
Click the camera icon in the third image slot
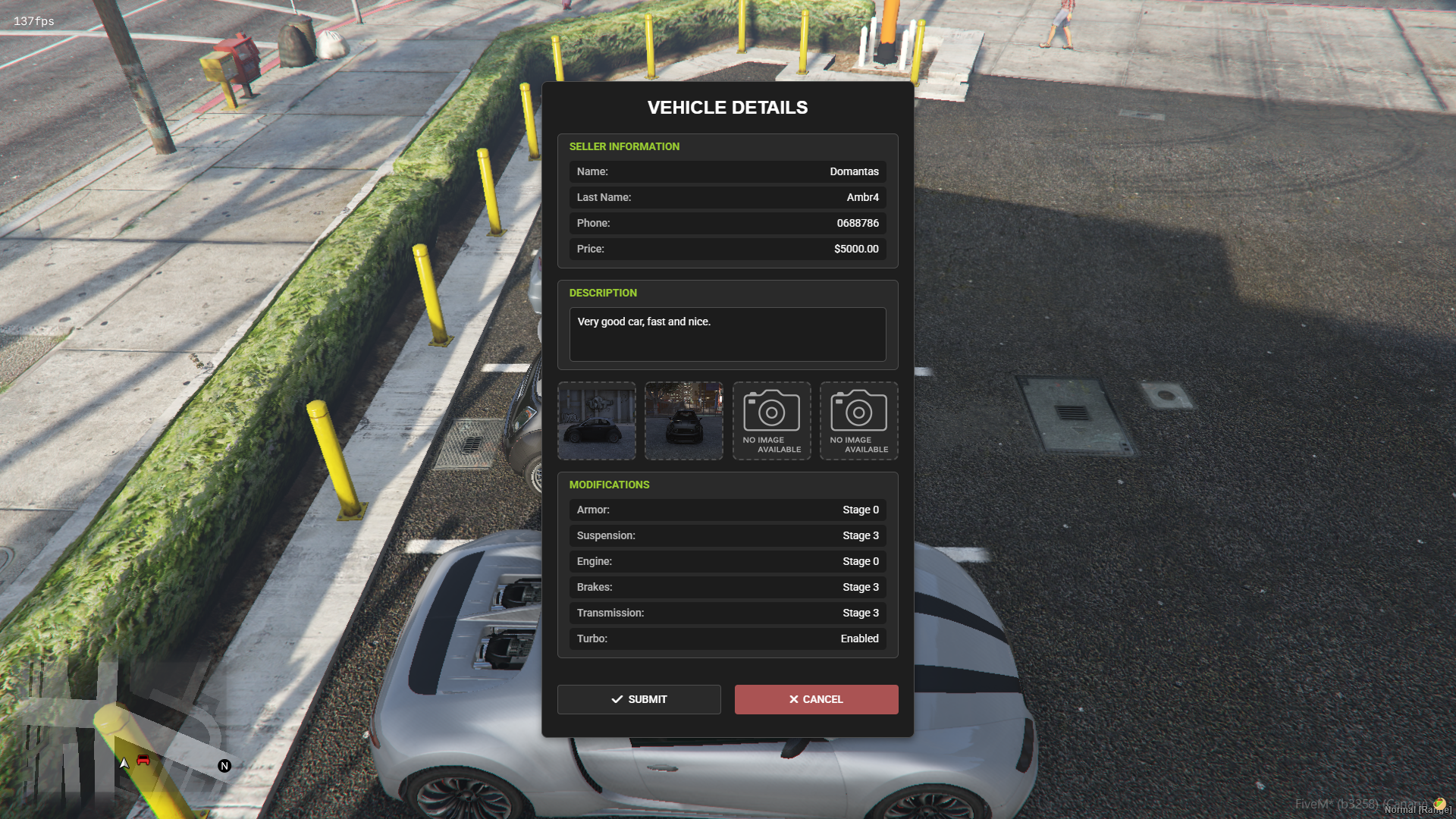(x=771, y=412)
